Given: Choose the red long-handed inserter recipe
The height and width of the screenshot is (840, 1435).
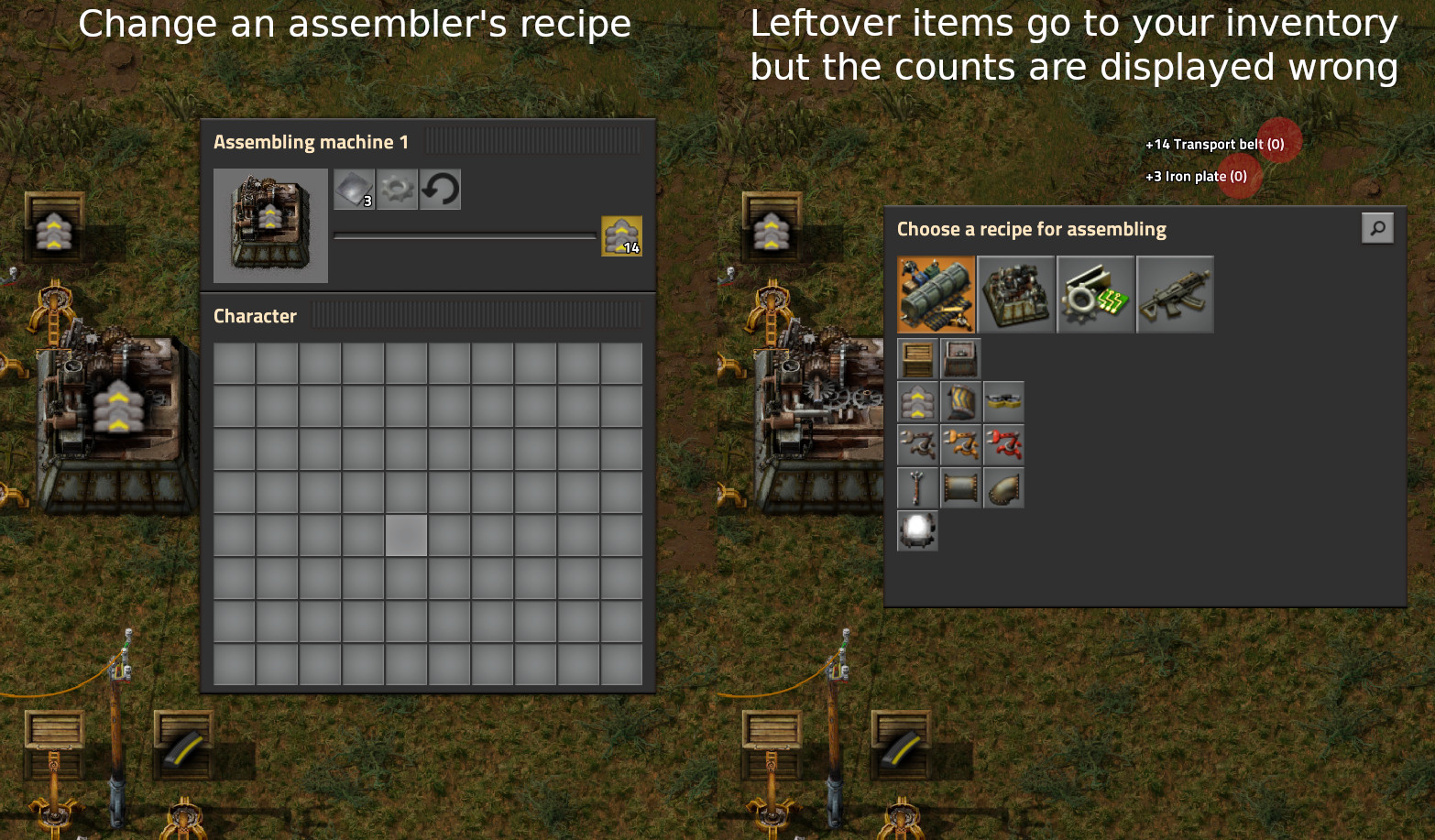Looking at the screenshot, I should pyautogui.click(x=1003, y=444).
